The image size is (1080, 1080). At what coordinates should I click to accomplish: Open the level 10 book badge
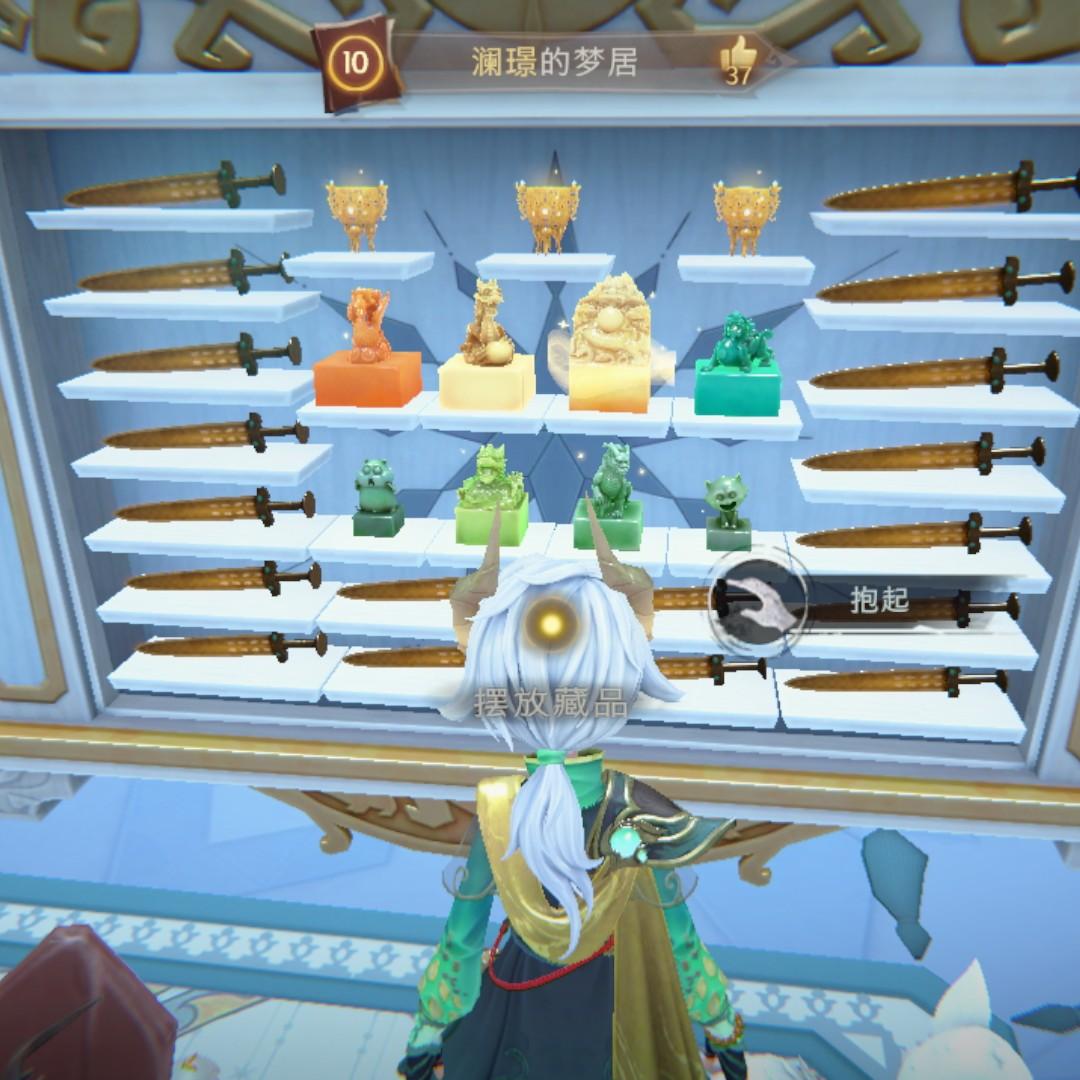point(356,62)
